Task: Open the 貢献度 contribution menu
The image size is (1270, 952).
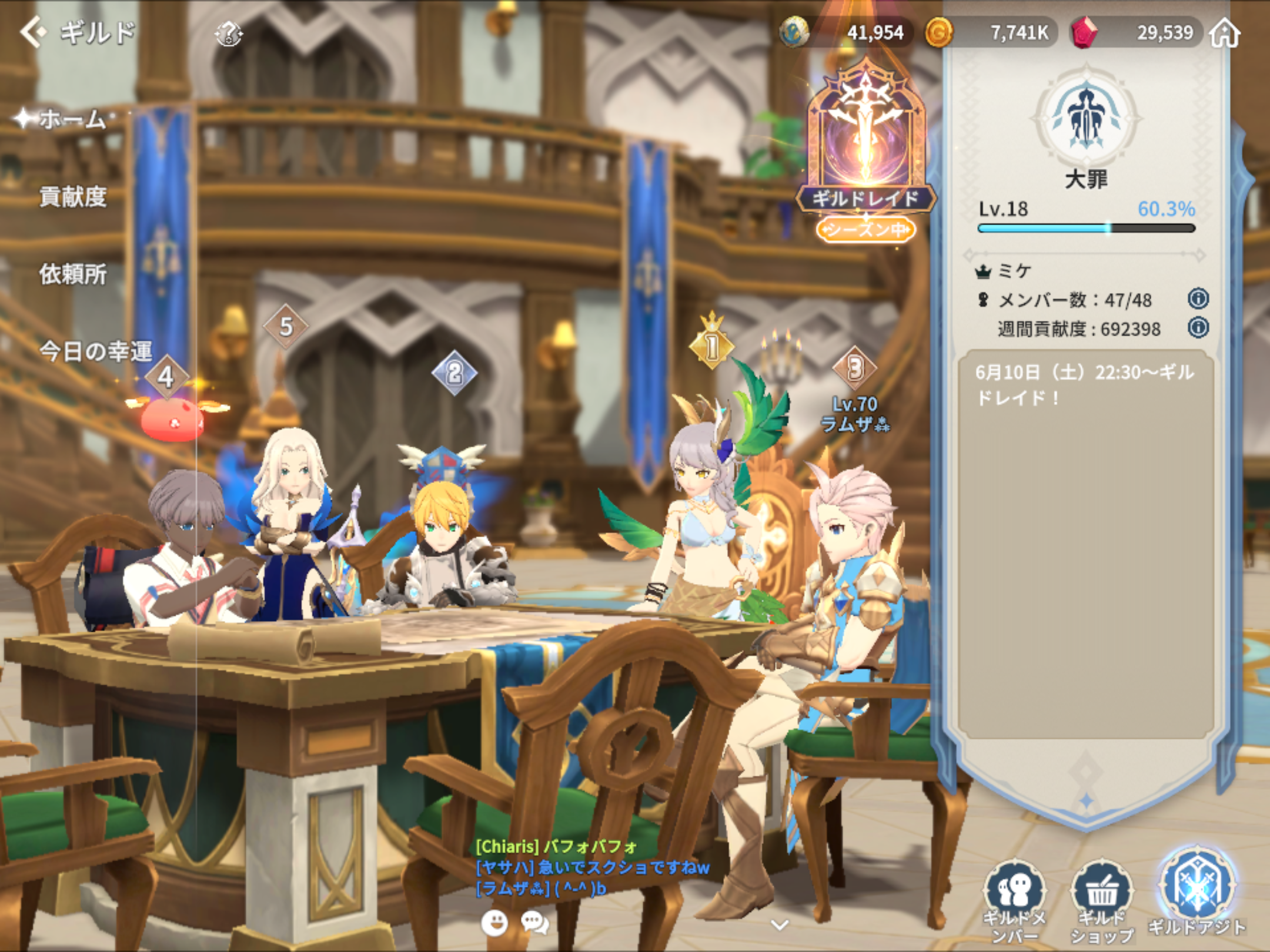Action: 73,197
